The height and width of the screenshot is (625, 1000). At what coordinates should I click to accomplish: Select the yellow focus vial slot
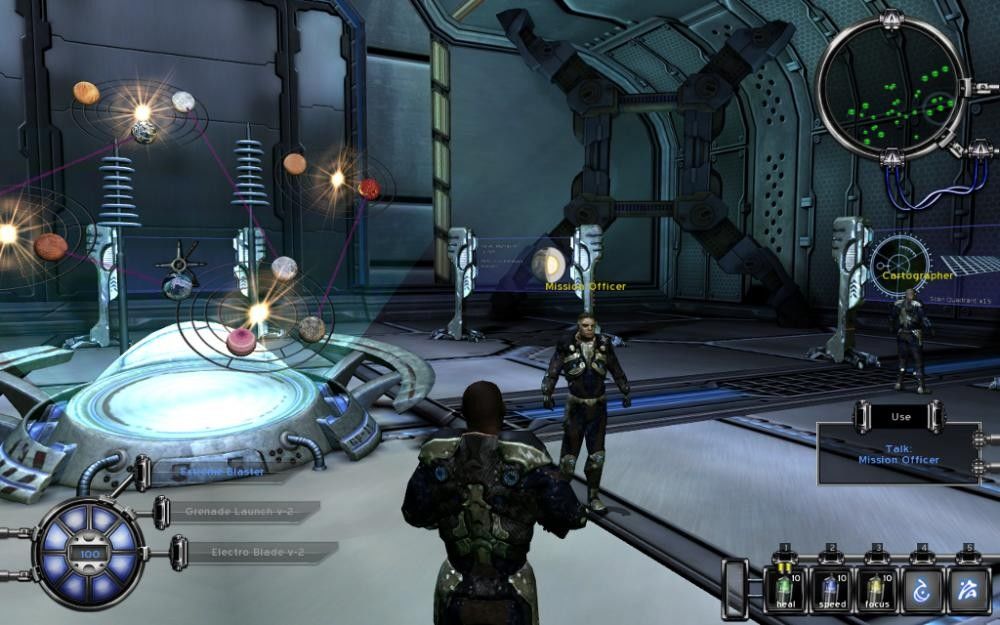pos(877,587)
